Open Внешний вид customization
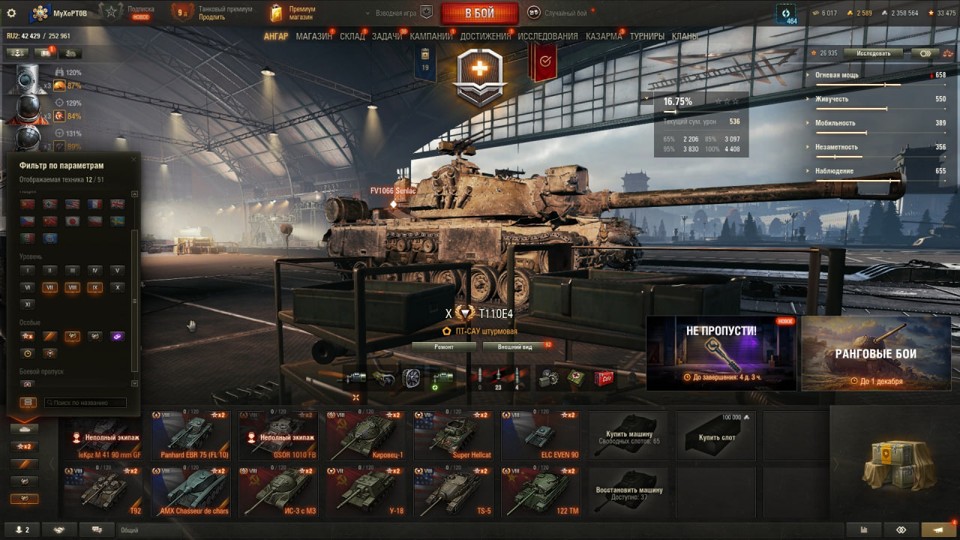960x540 pixels. [x=515, y=346]
